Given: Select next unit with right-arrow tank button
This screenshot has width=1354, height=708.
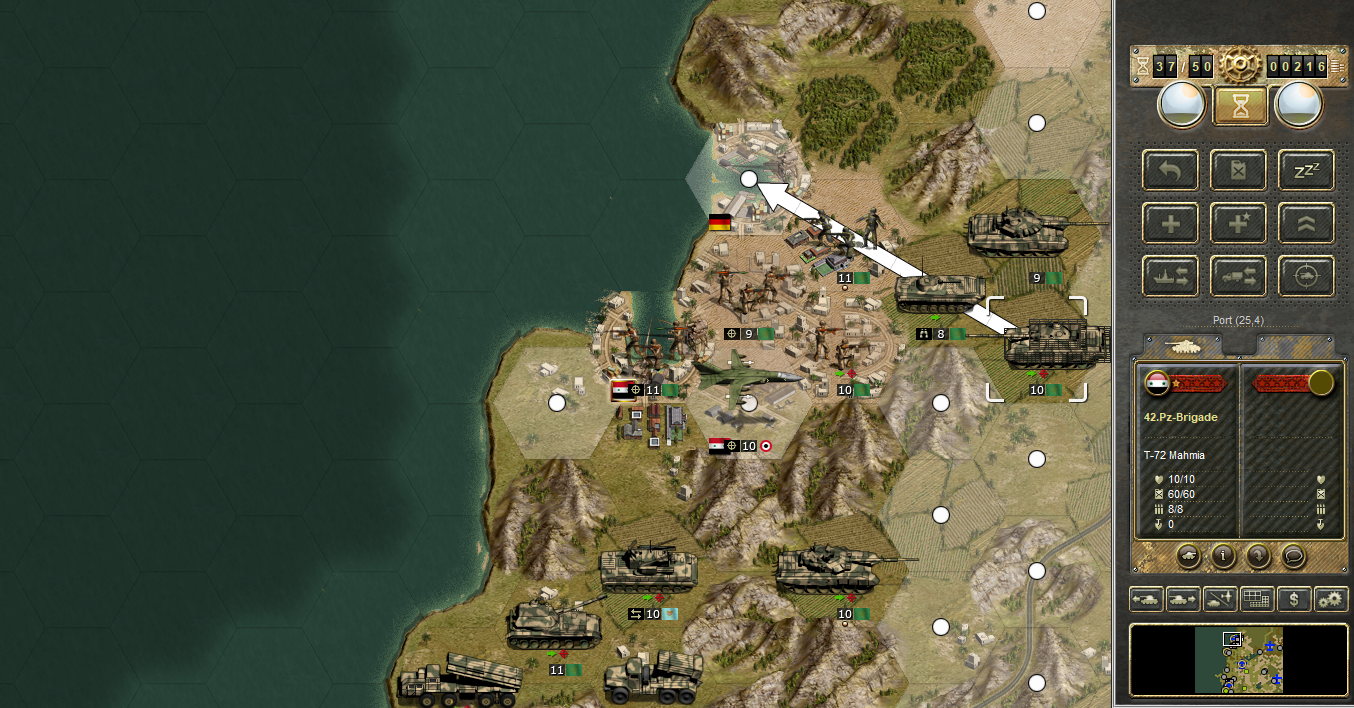Looking at the screenshot, I should tap(1183, 599).
